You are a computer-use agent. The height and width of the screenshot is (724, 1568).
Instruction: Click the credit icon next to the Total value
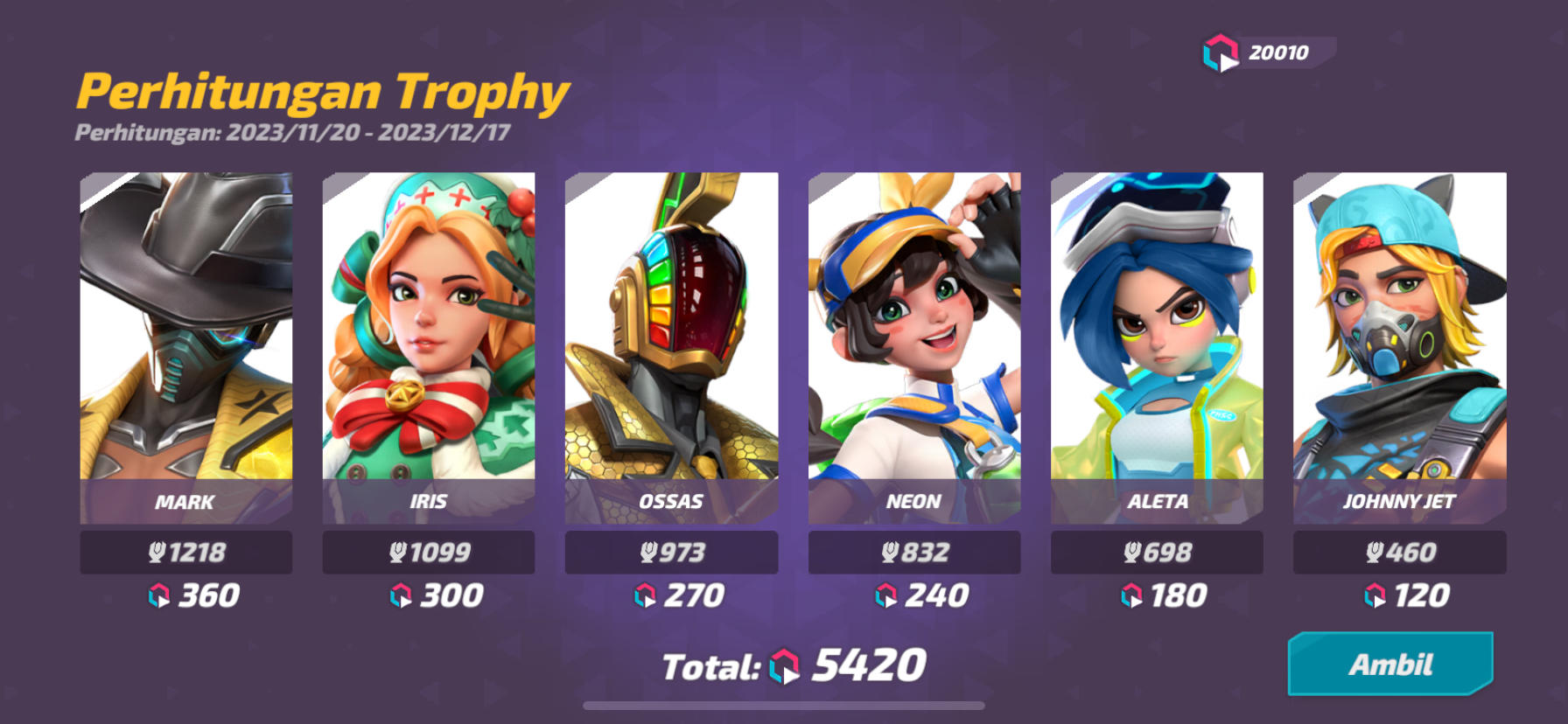pyautogui.click(x=784, y=665)
